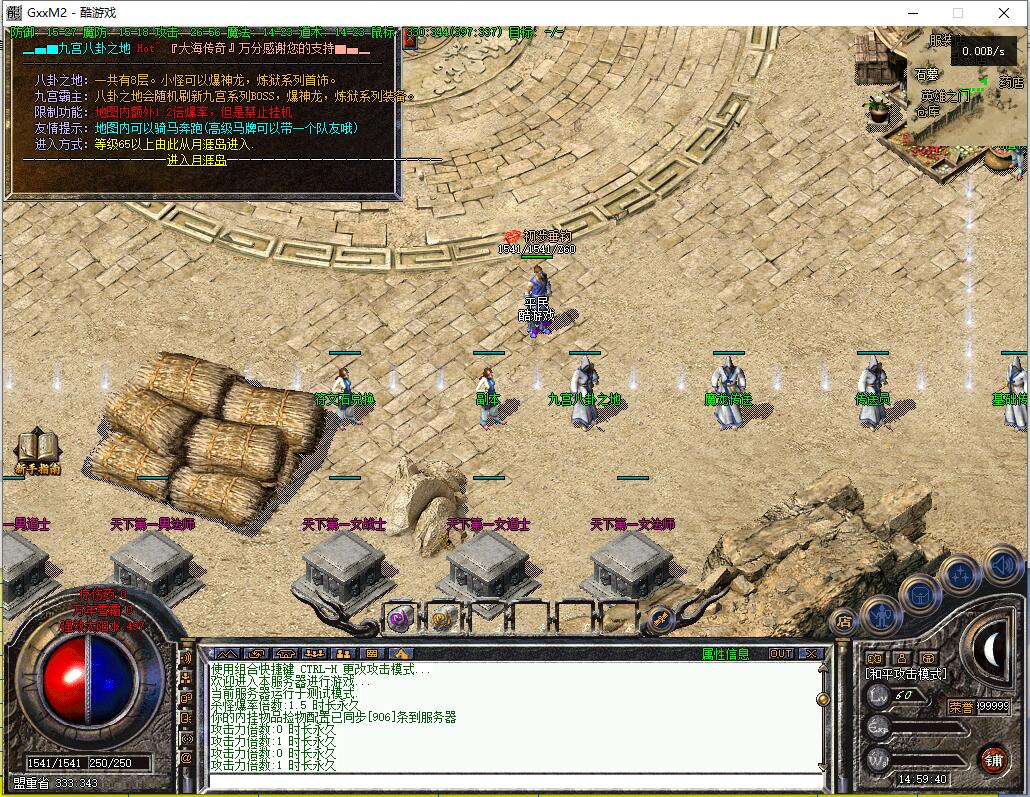Click the red 铺 stall button
1030x797 pixels.
tap(992, 758)
